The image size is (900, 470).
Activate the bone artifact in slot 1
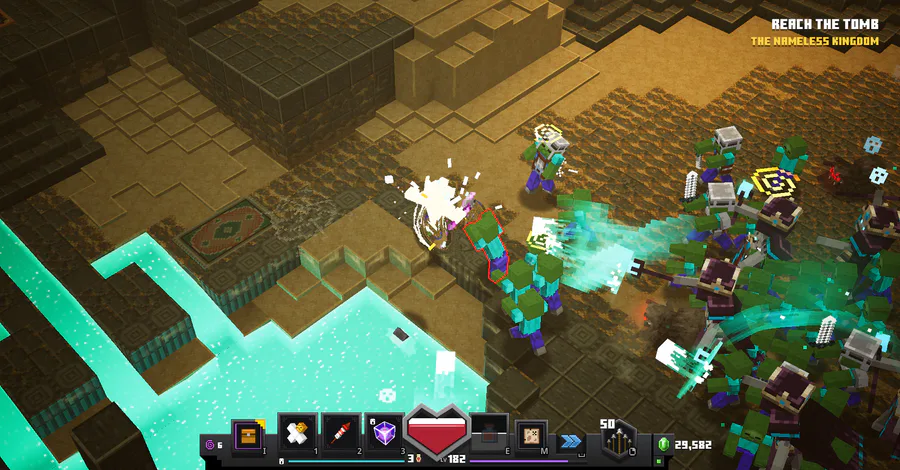(297, 432)
